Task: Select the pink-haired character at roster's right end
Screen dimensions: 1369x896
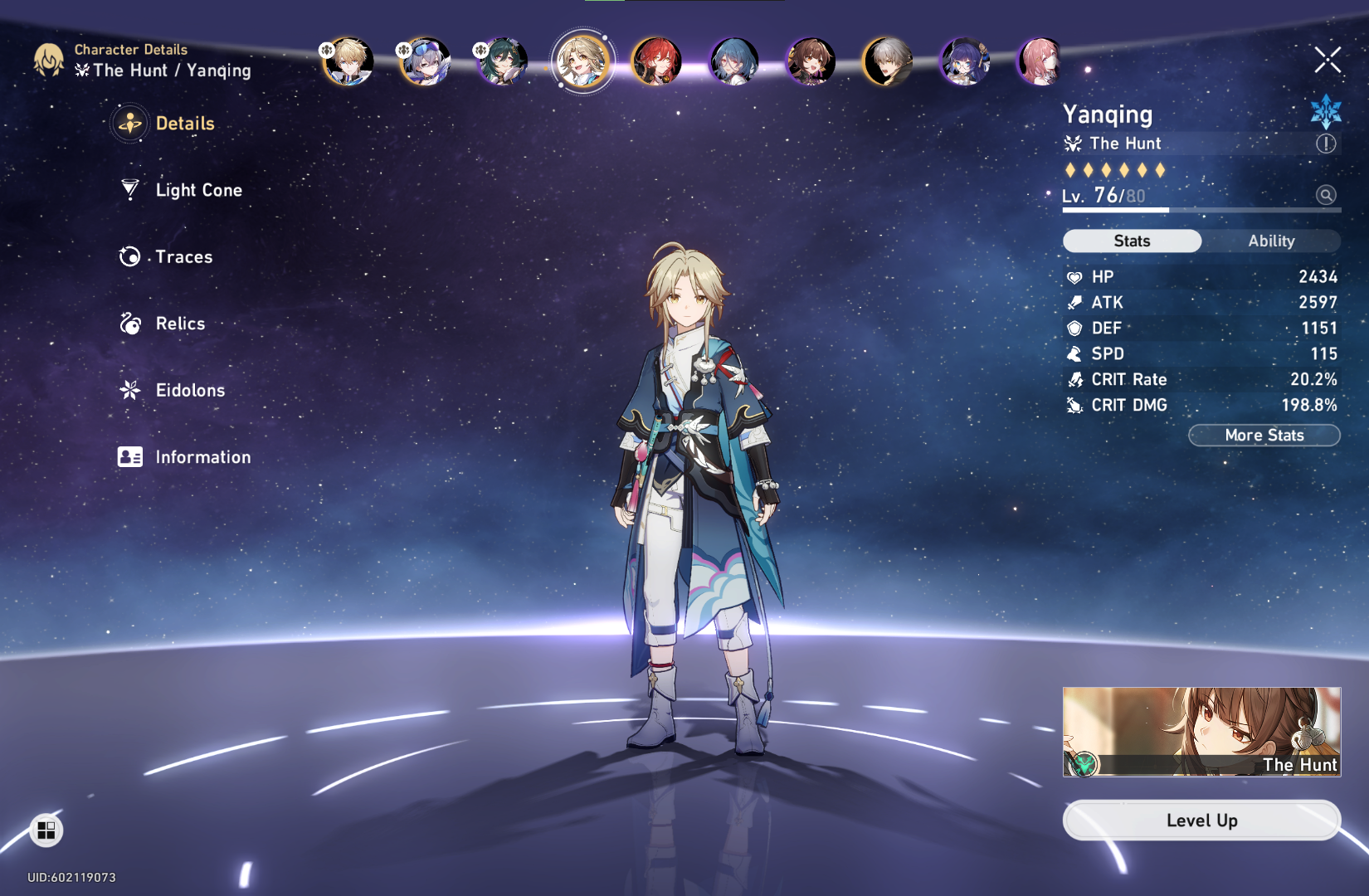Action: coord(1040,62)
